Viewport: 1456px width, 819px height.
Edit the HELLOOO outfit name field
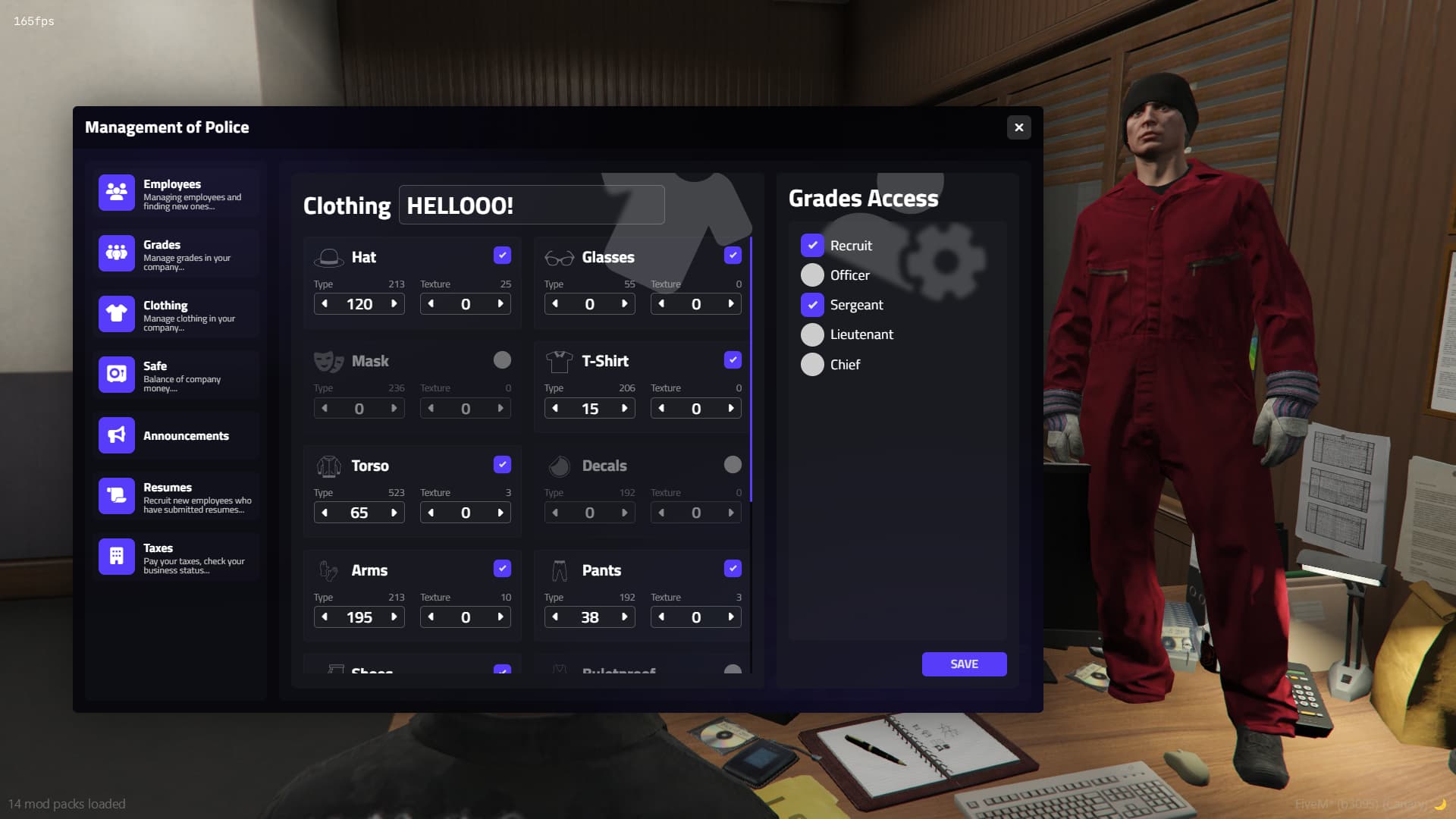click(x=531, y=205)
